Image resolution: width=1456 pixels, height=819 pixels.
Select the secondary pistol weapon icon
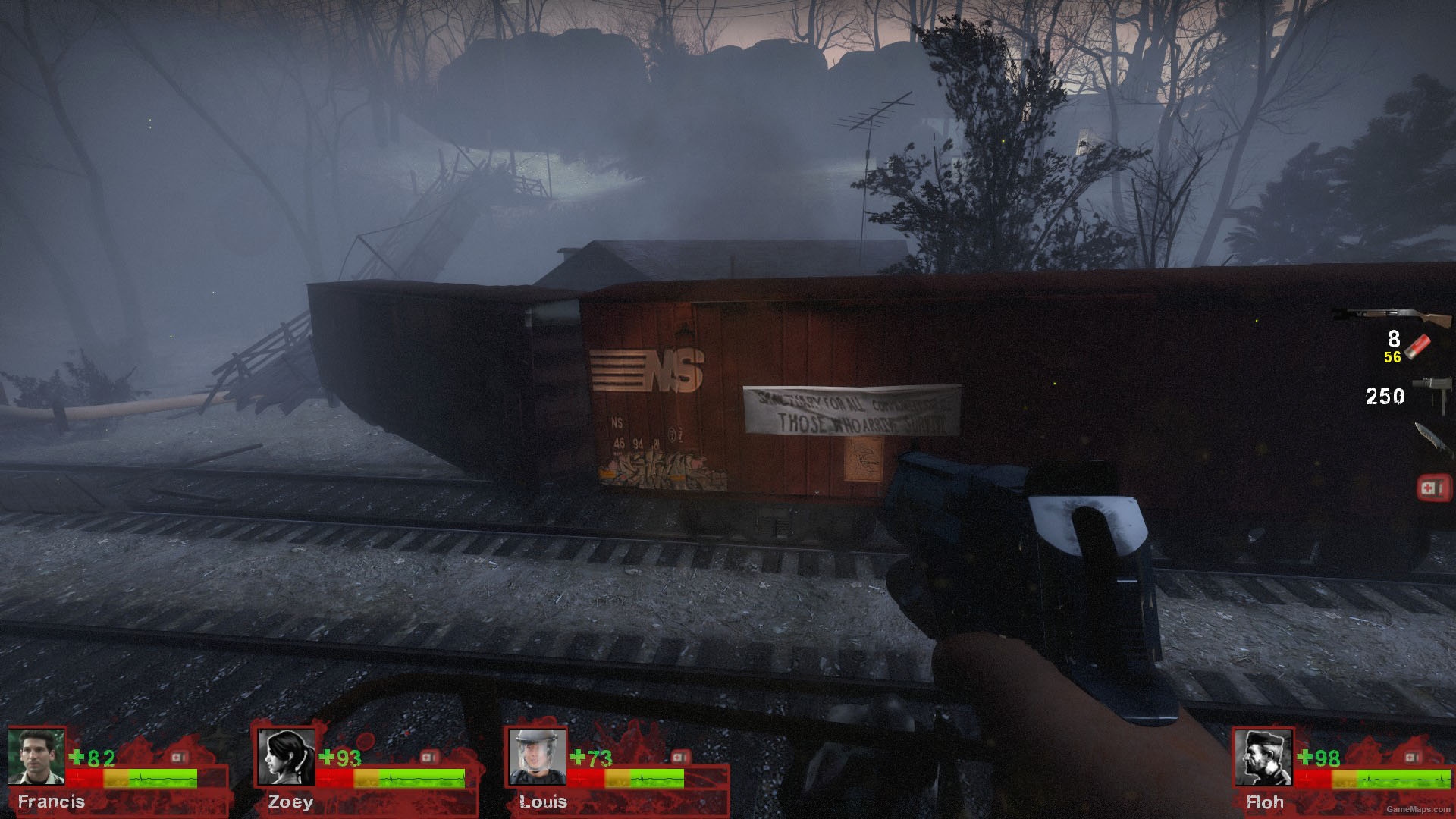coord(1430,390)
